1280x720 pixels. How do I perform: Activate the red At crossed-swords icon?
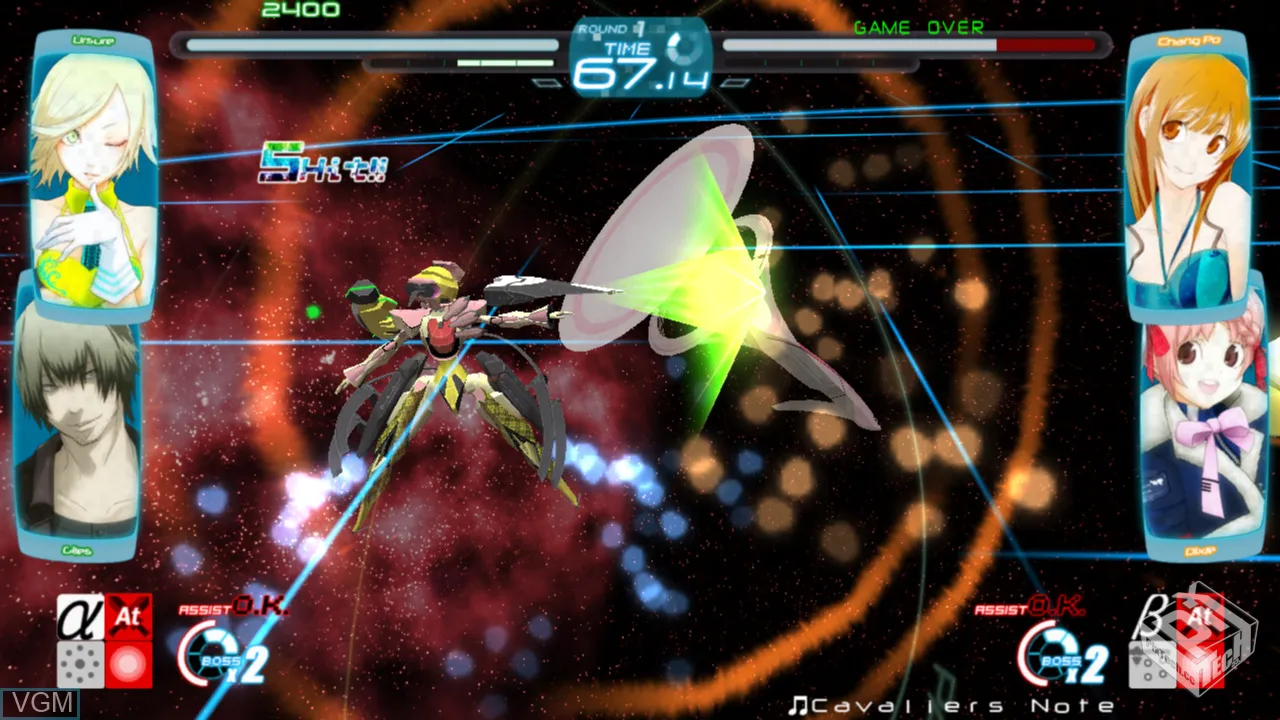(x=130, y=618)
